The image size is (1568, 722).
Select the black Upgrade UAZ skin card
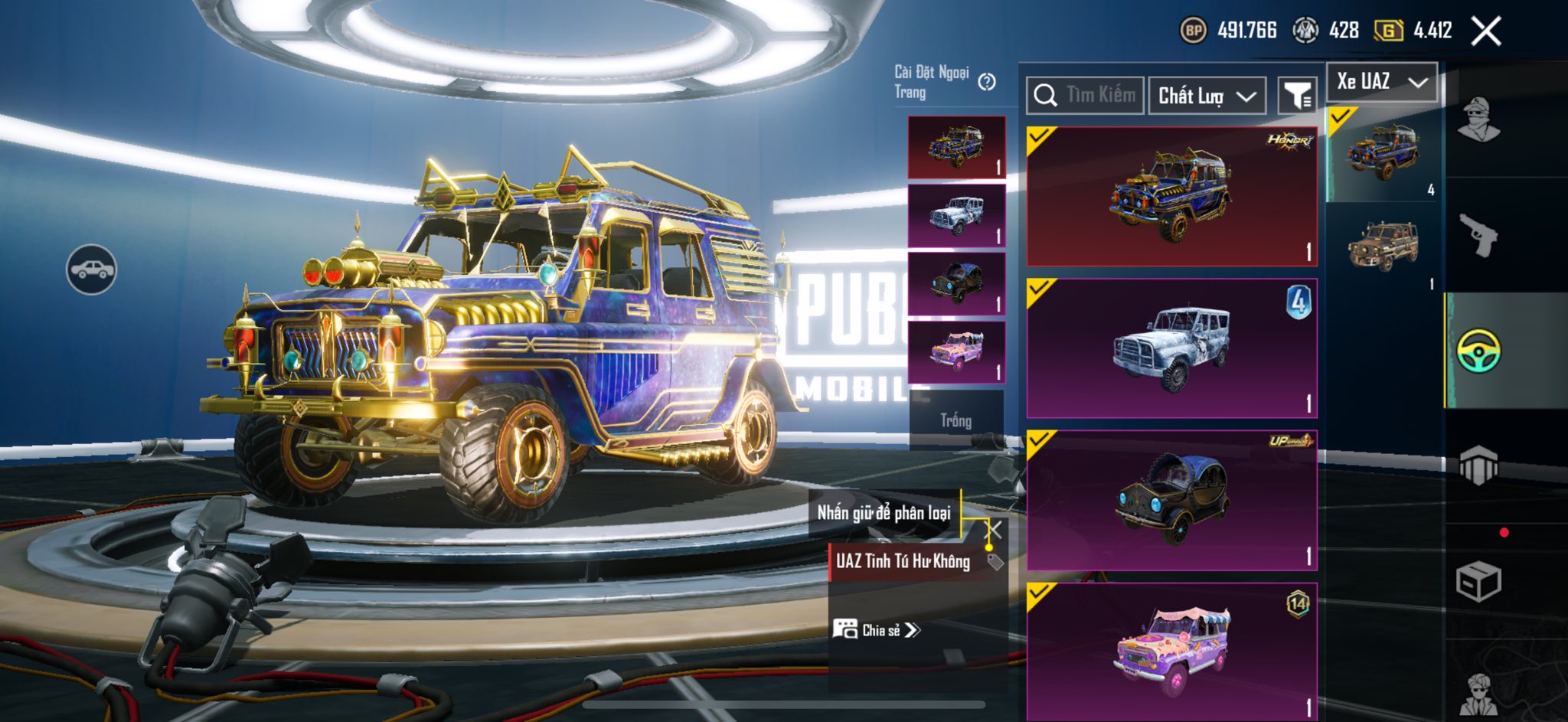point(1171,500)
